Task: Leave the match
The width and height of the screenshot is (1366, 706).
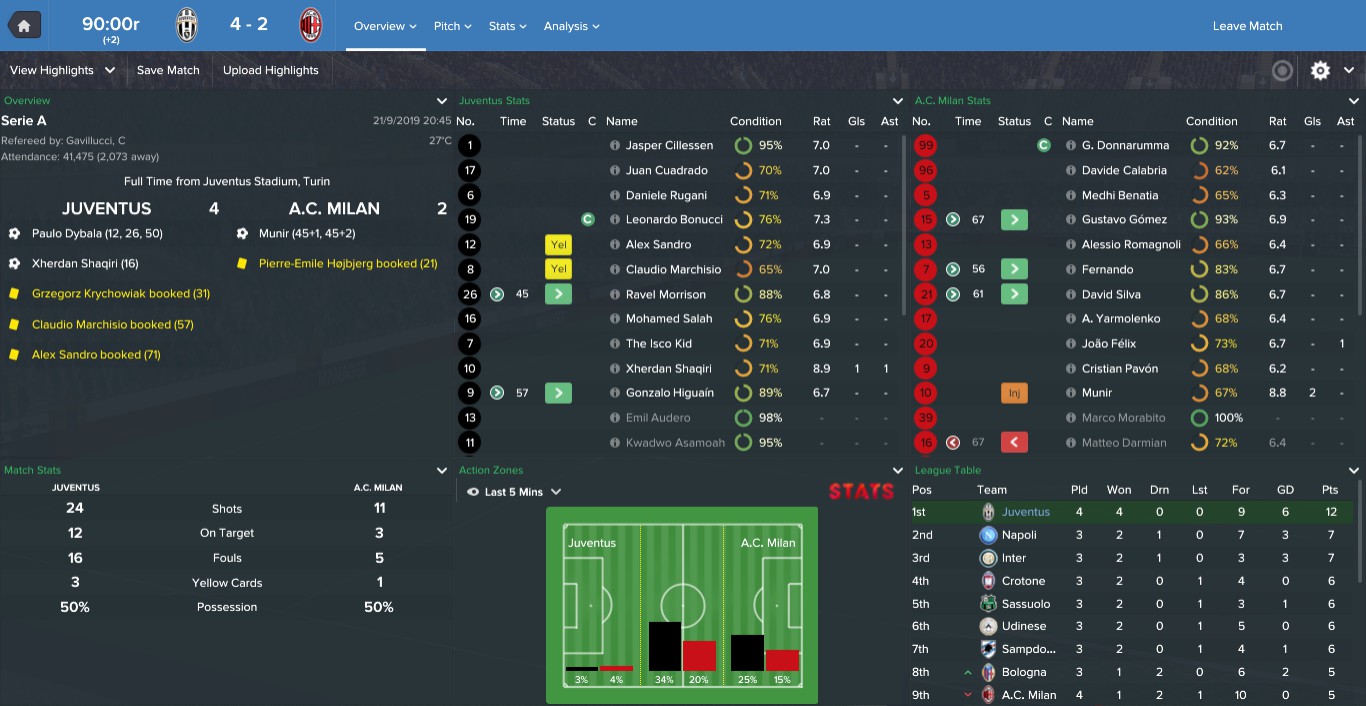Action: (x=1247, y=26)
